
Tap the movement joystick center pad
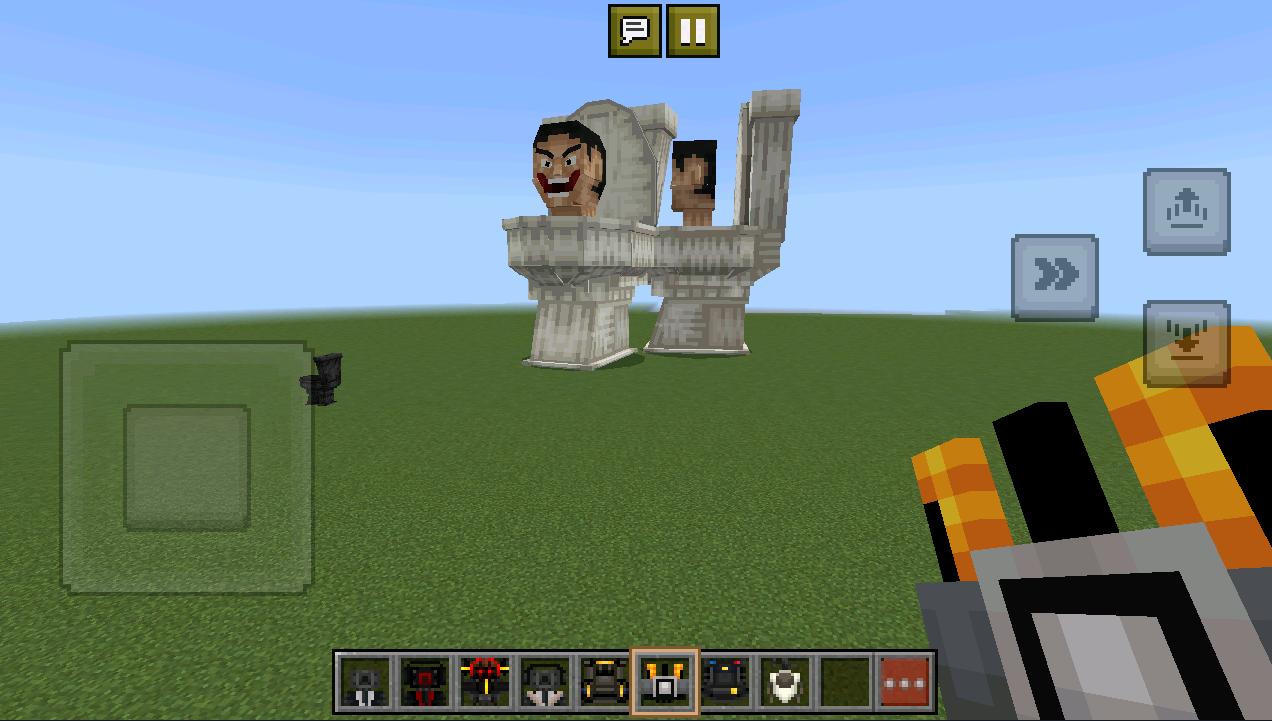[x=187, y=467]
